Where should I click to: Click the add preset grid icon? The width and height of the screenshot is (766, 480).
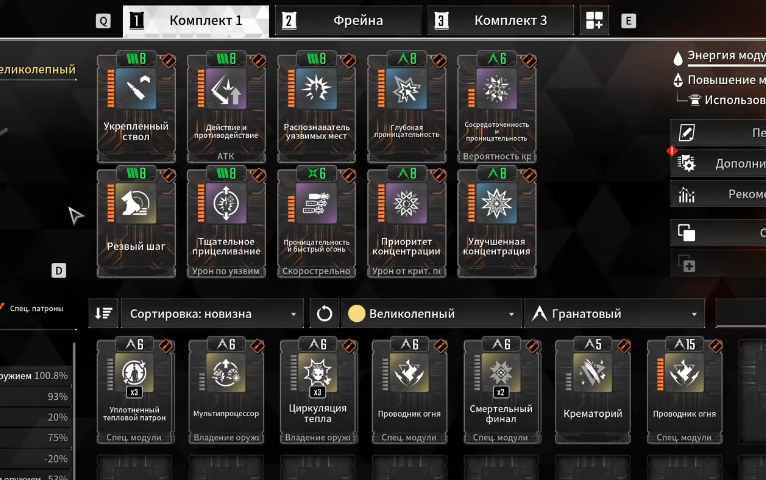click(x=595, y=20)
